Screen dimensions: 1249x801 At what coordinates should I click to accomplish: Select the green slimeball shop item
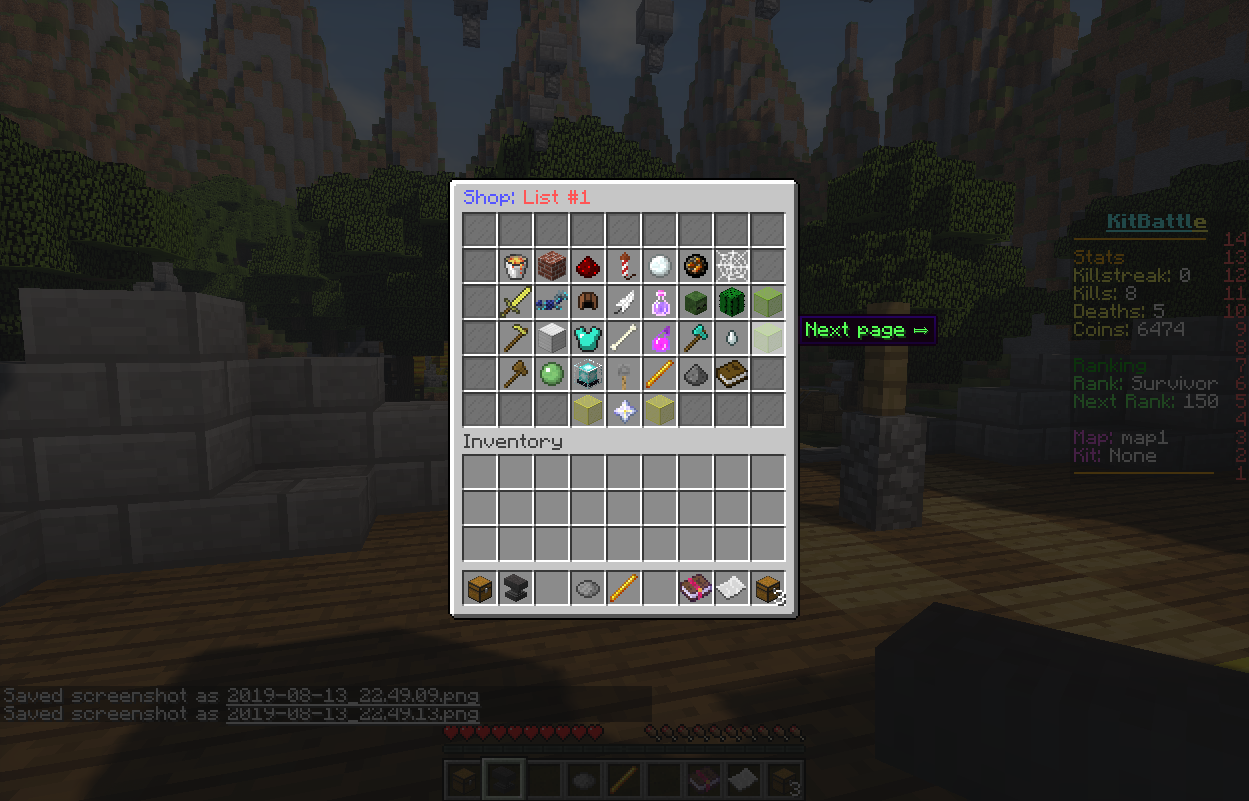click(552, 374)
